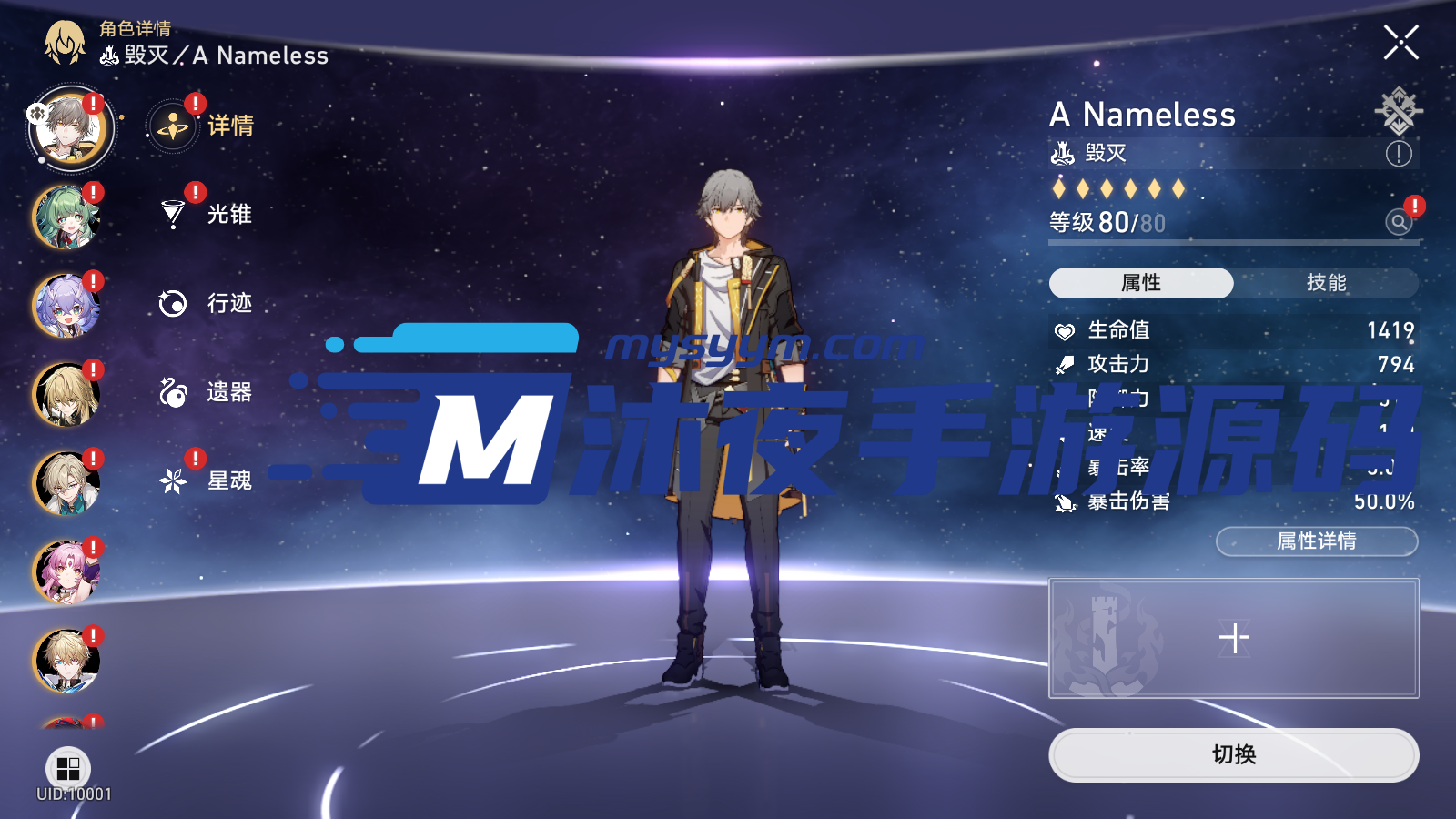Viewport: 1456px width, 819px height.
Task: Click the 毁灭 path emblem below A Nameless
Action: point(1063,154)
